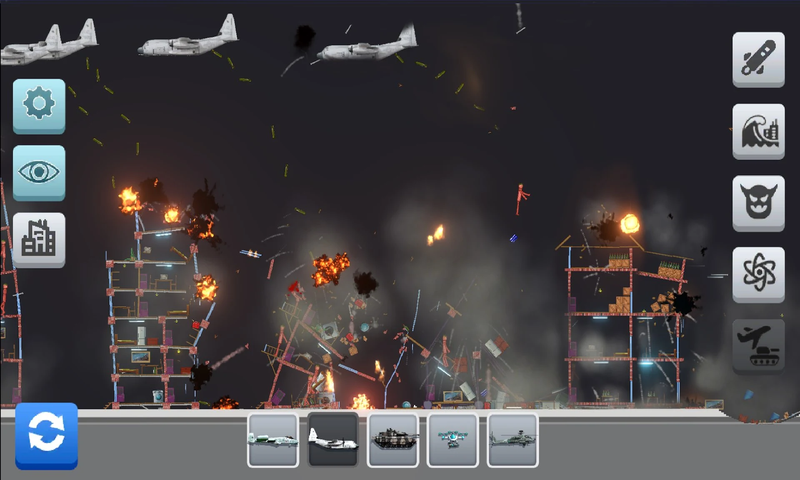Open the horned monster category
The image size is (800, 480).
click(758, 203)
